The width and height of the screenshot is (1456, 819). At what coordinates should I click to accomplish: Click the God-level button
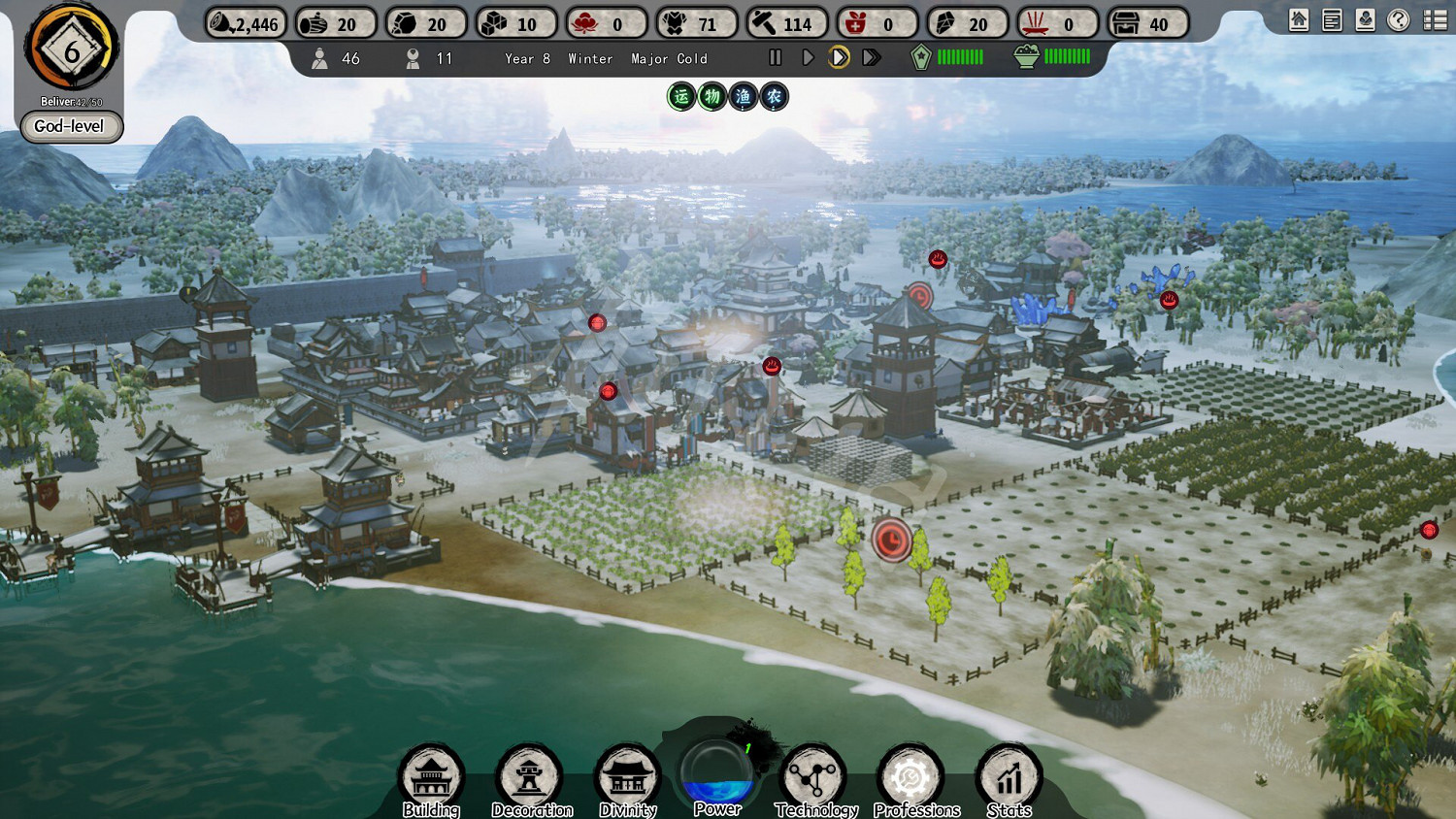pyautogui.click(x=71, y=126)
